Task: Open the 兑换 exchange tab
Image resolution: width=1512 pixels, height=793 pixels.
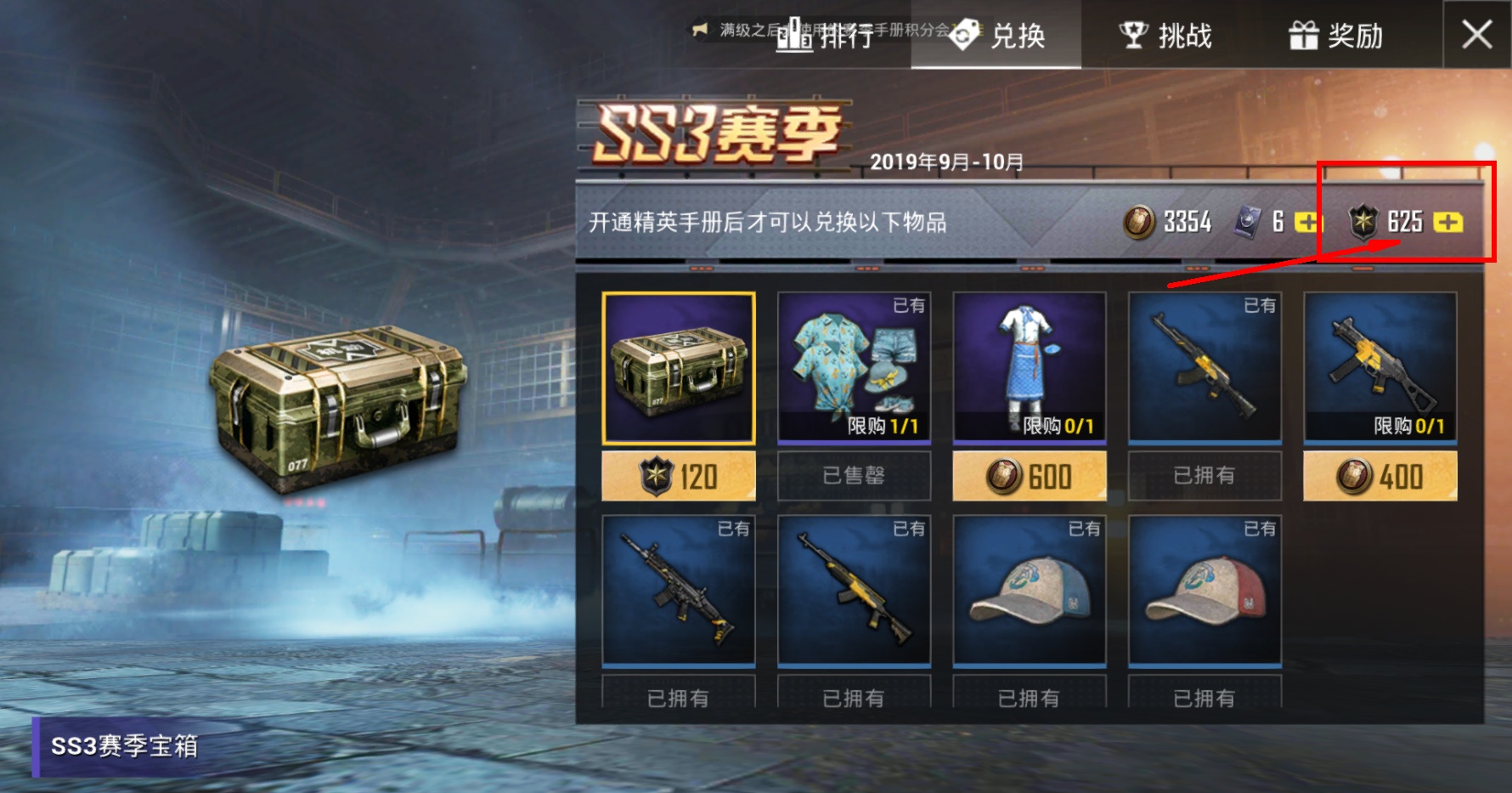Action: click(996, 36)
